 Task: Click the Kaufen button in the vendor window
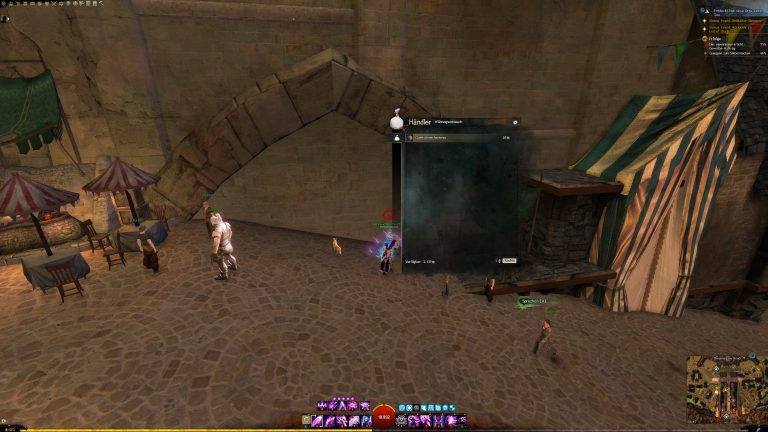coord(509,260)
